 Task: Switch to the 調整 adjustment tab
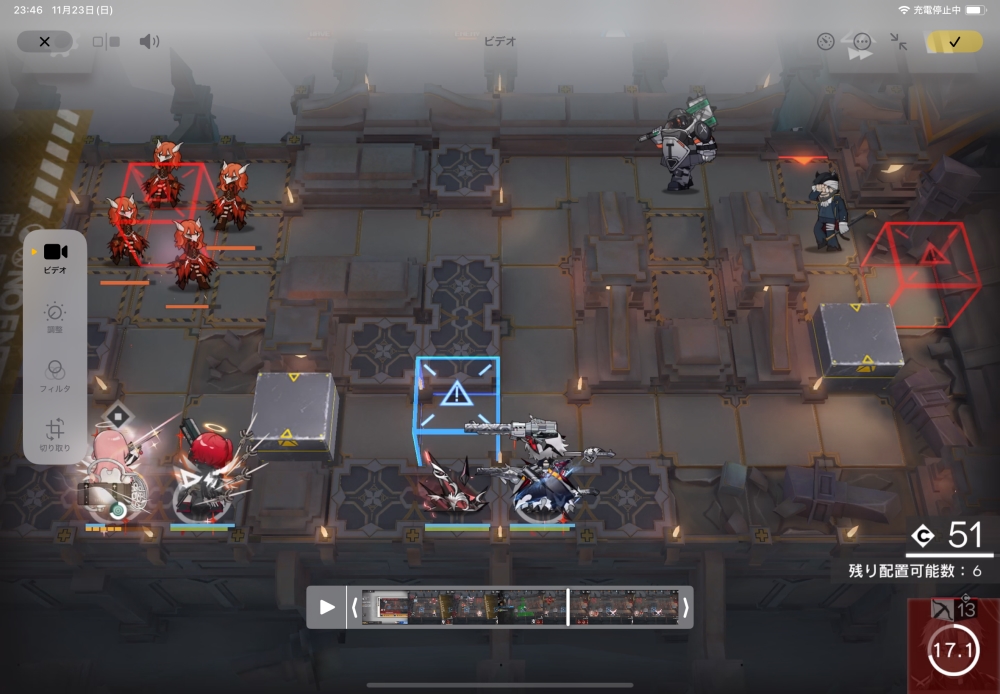pos(55,317)
